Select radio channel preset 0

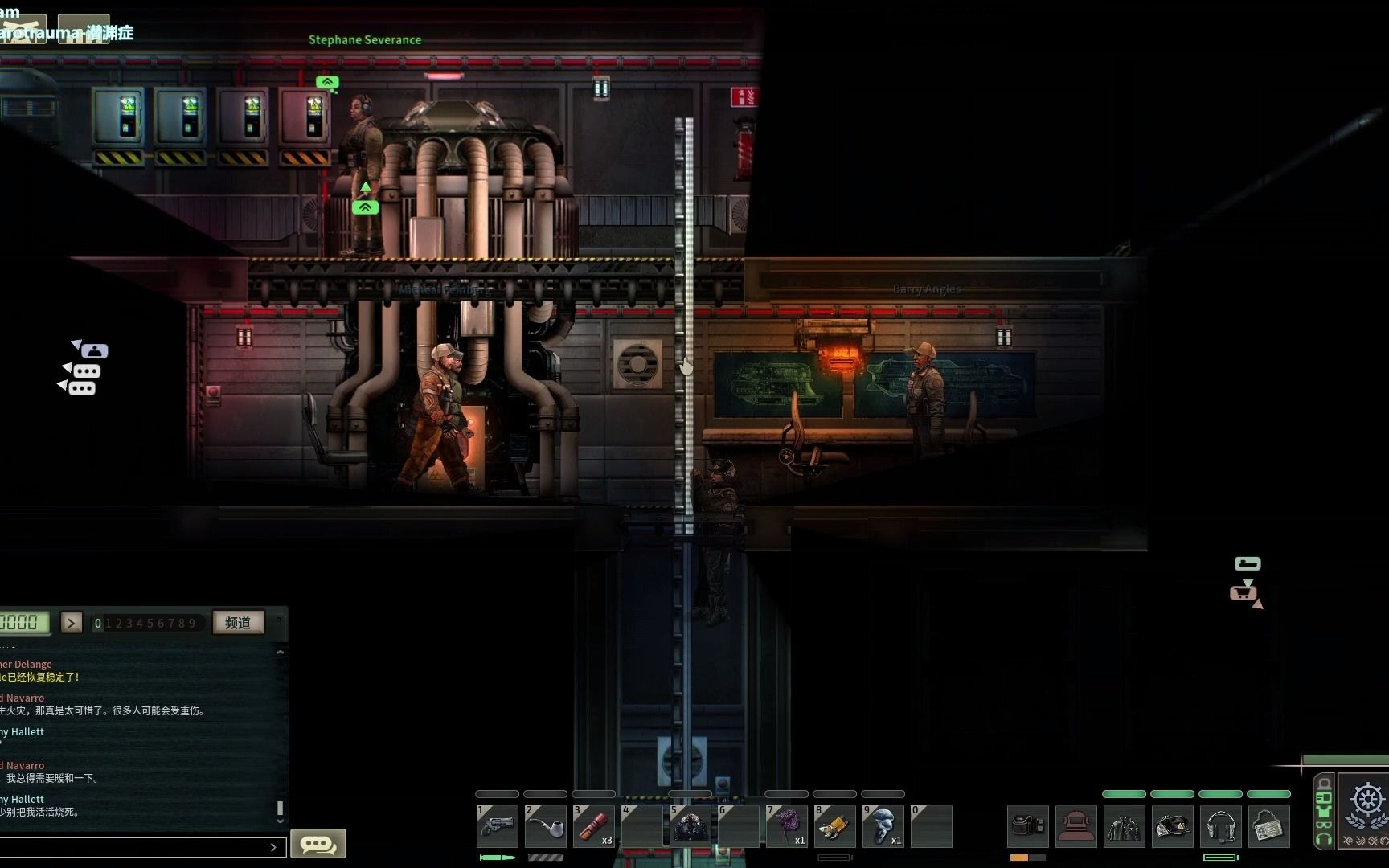98,624
